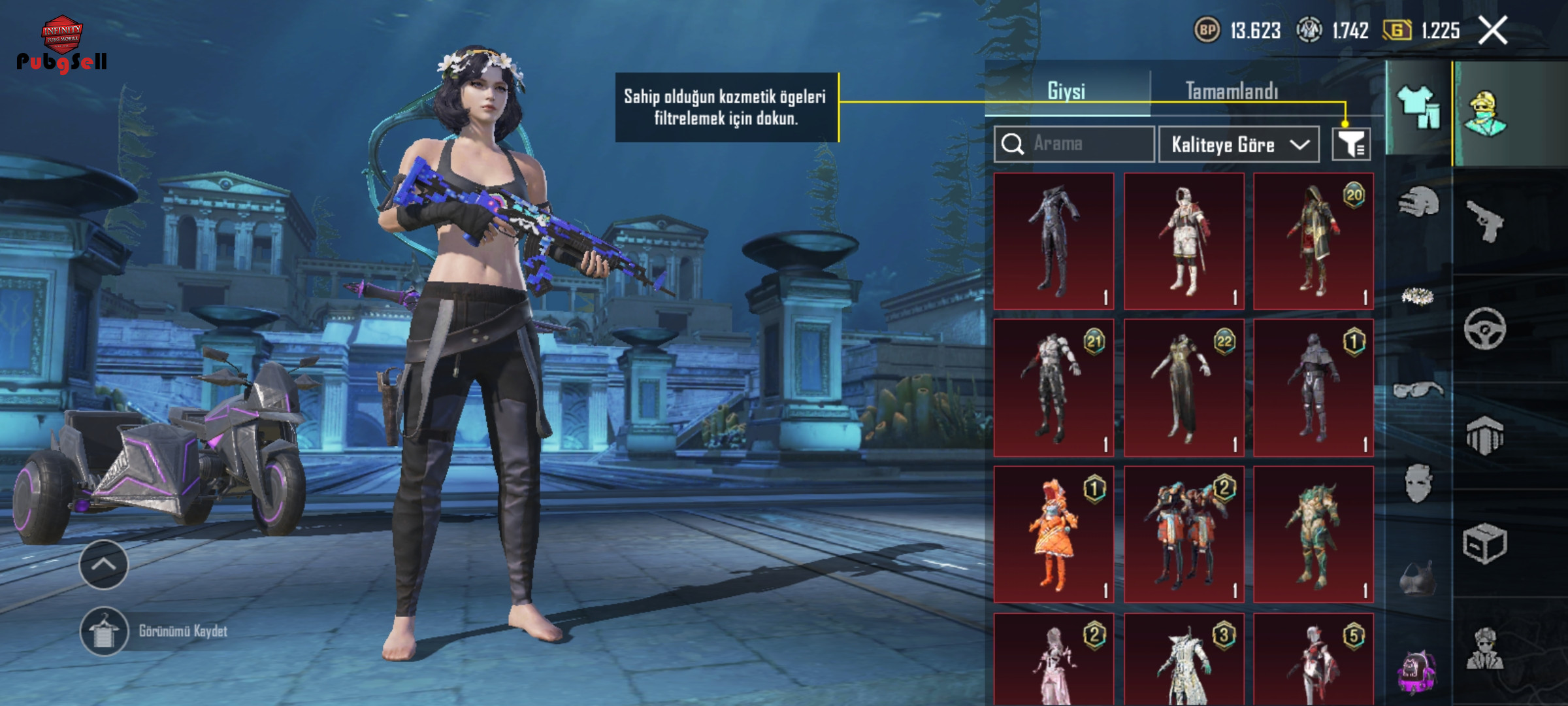Open the Kaliteye Göre sort dropdown
Viewport: 1568px width, 706px height.
[x=1239, y=144]
